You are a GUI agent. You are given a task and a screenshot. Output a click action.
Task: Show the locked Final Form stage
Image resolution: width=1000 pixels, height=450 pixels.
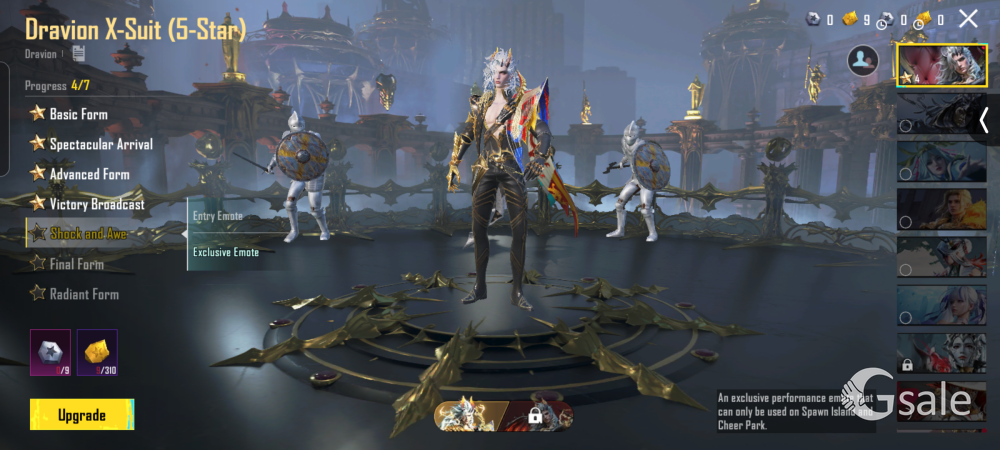pyautogui.click(x=76, y=264)
